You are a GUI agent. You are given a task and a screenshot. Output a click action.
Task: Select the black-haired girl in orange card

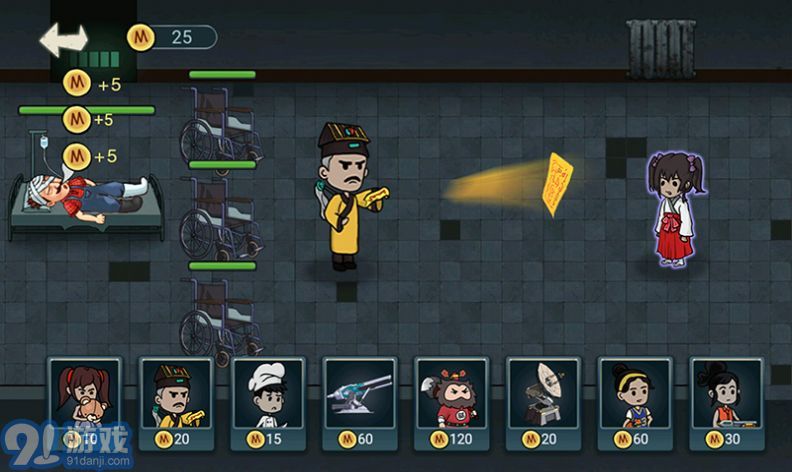pos(727,402)
